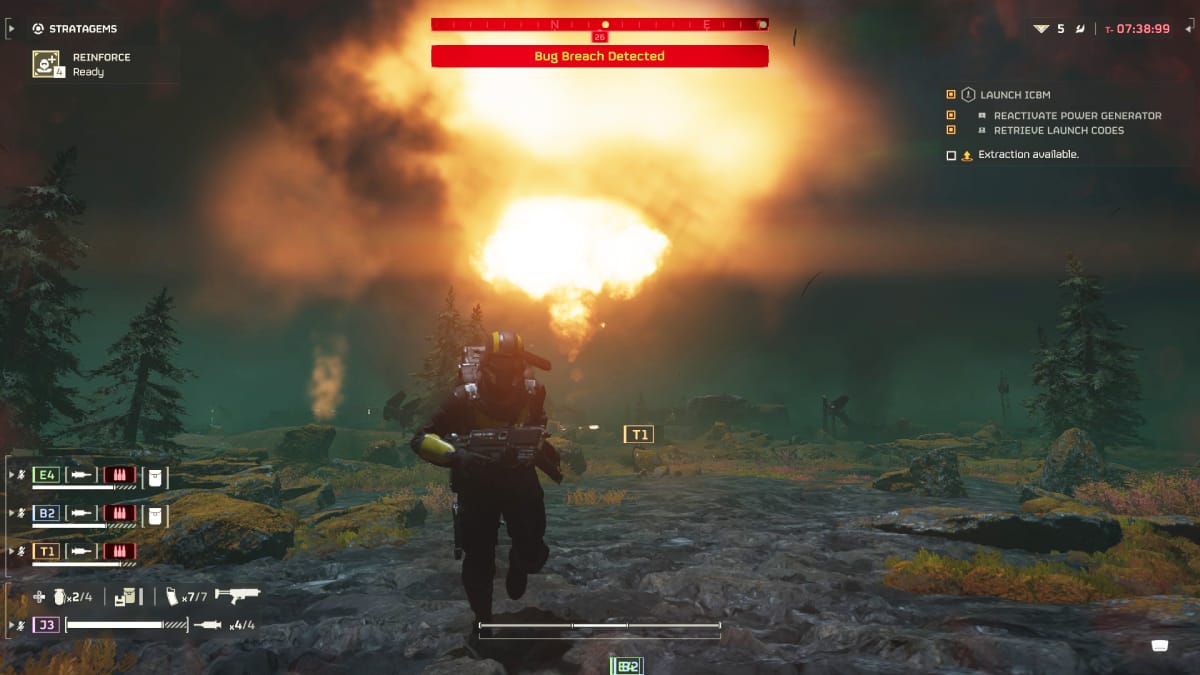The width and height of the screenshot is (1200, 675).
Task: Select the stim syringe icon
Action: tap(207, 625)
